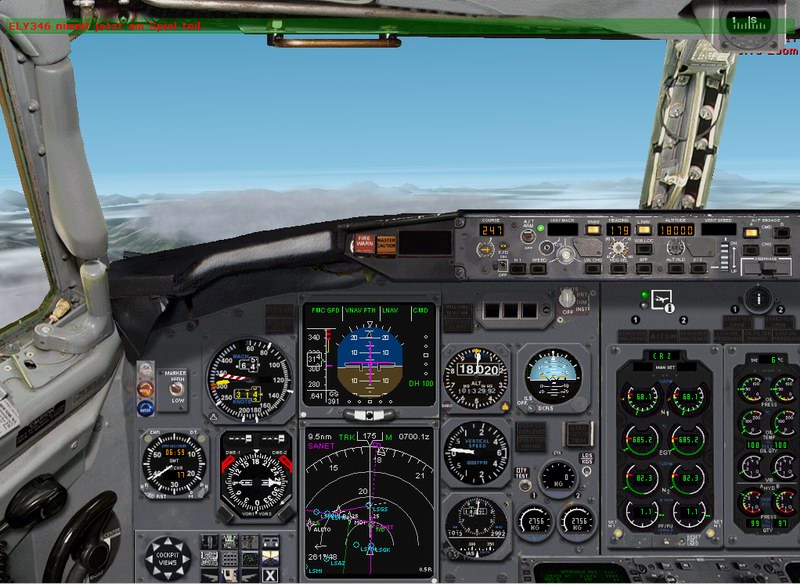
Task: Toggle the lit LNAV autopilot button
Action: (x=645, y=229)
